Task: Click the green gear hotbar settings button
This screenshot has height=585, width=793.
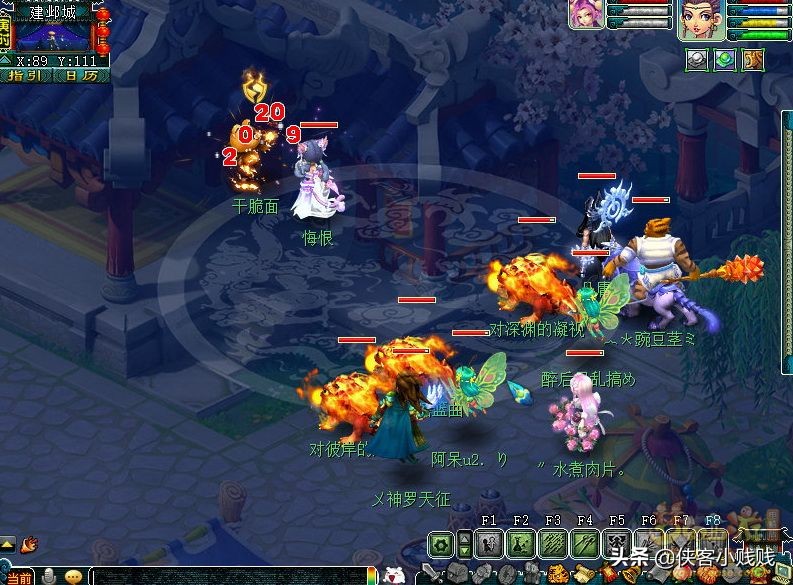Action: coord(440,545)
